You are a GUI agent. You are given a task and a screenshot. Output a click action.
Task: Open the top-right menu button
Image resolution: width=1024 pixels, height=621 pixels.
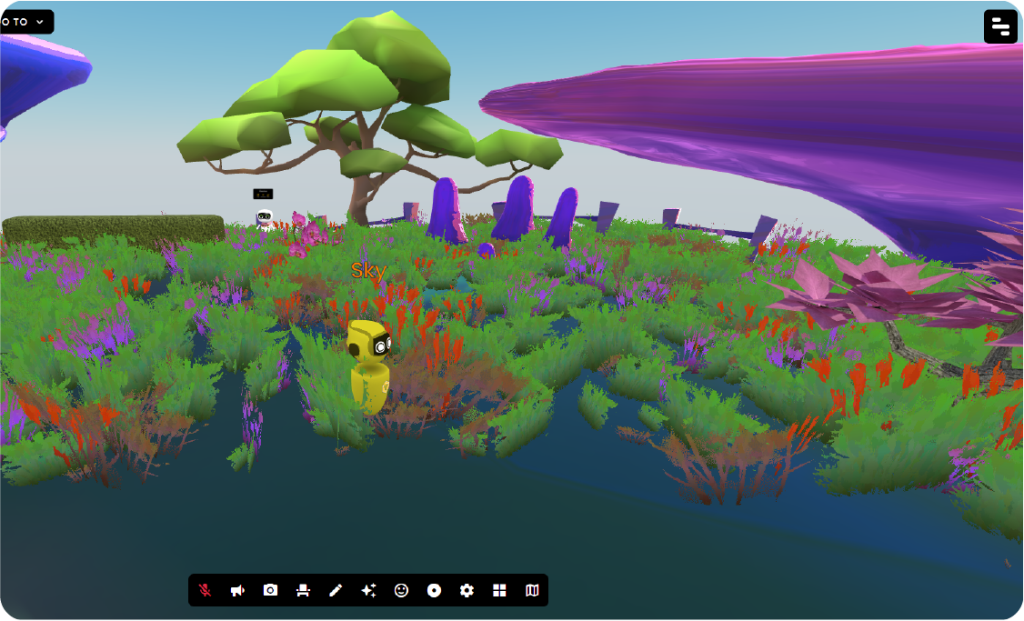1000,27
